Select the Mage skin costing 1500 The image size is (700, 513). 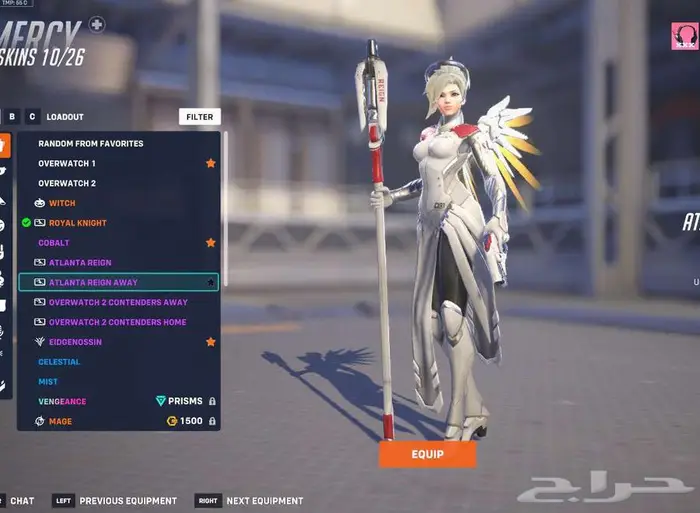click(60, 422)
